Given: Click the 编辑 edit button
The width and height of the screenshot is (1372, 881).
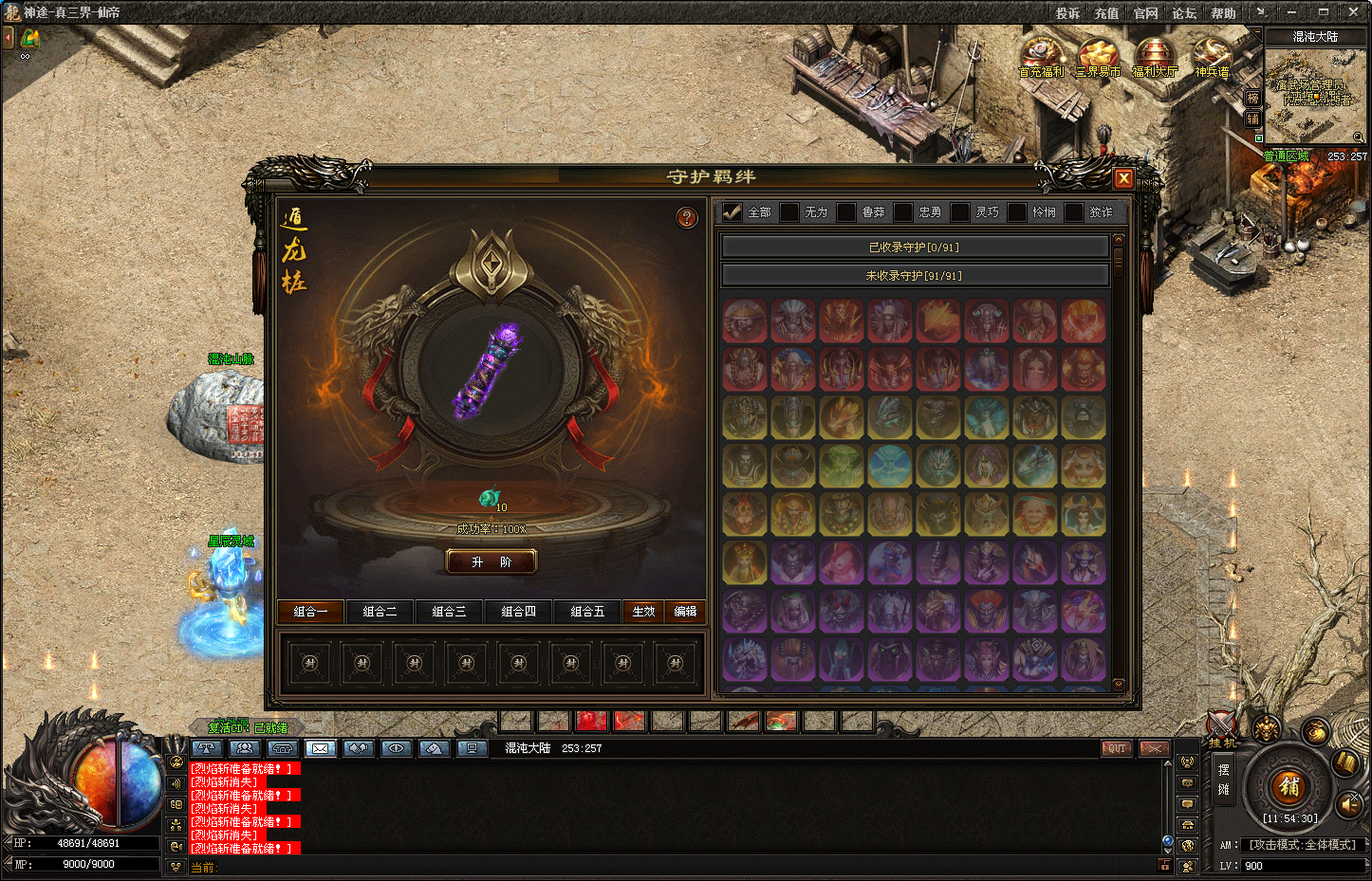Looking at the screenshot, I should pos(685,612).
